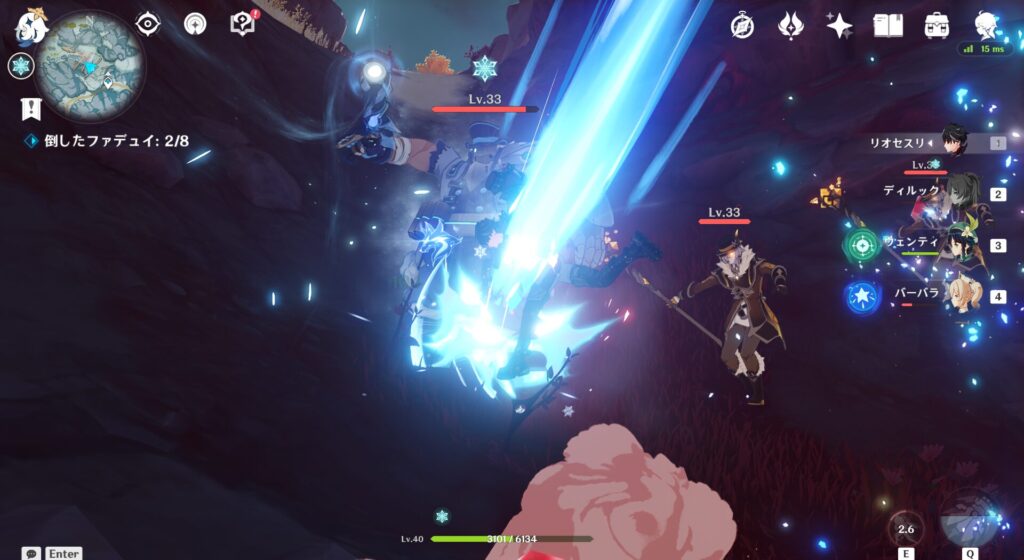Open the Paimon menu

coord(31,27)
